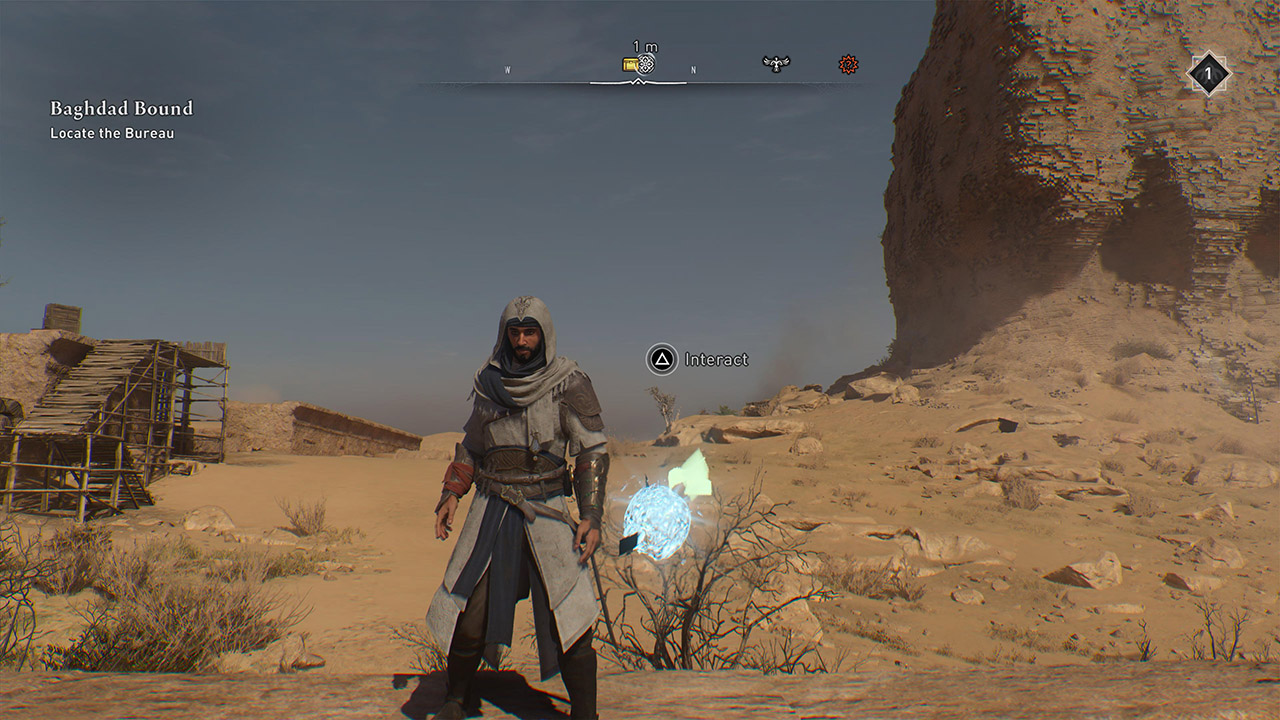Toggle the glowing blue collectible orb
This screenshot has width=1280, height=720.
point(655,517)
